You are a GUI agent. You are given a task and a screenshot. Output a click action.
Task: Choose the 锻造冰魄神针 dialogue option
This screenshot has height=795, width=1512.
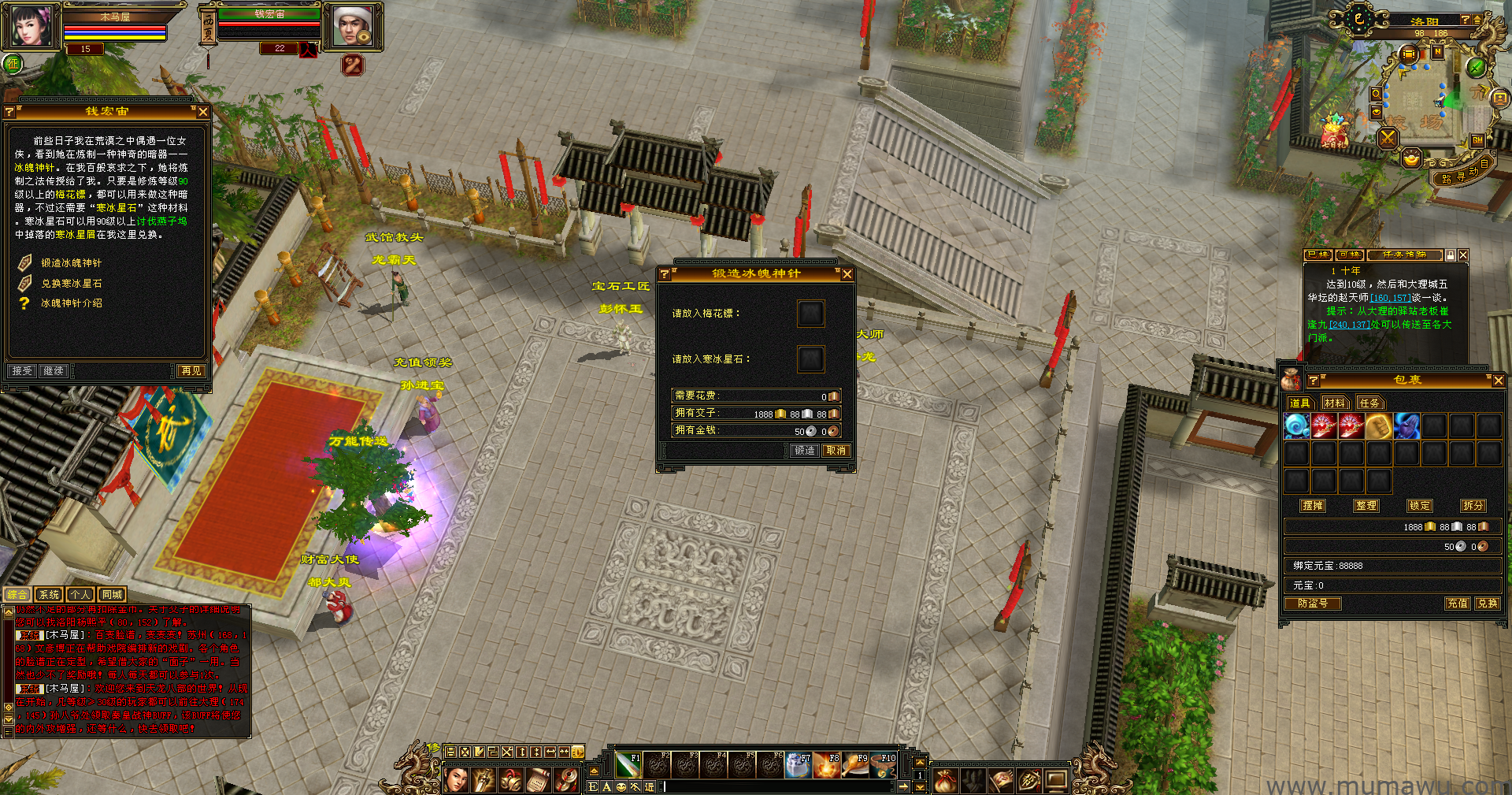(72, 263)
